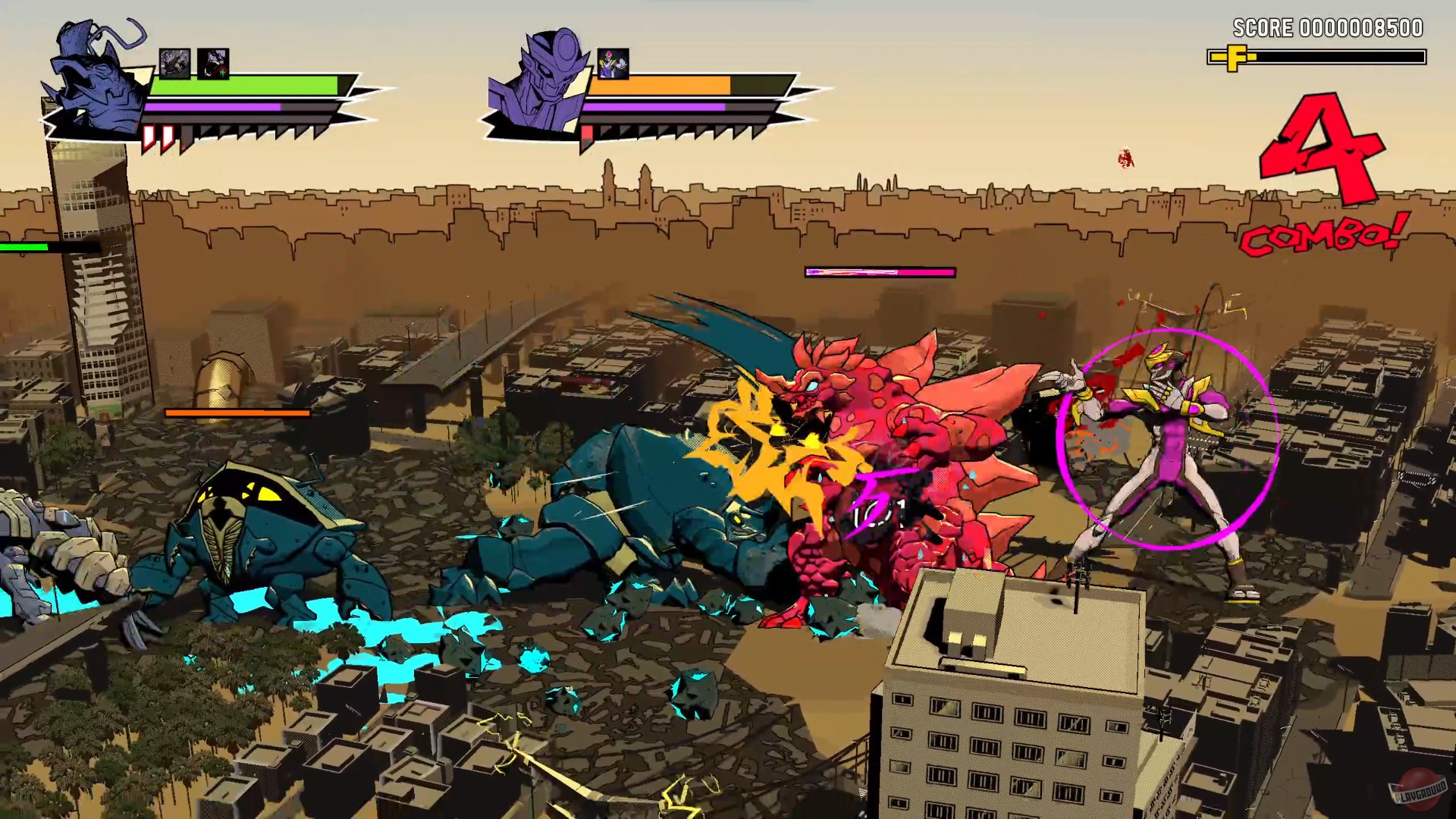Click the green-cross healing ability icon
This screenshot has width=1456, height=819.
click(213, 64)
